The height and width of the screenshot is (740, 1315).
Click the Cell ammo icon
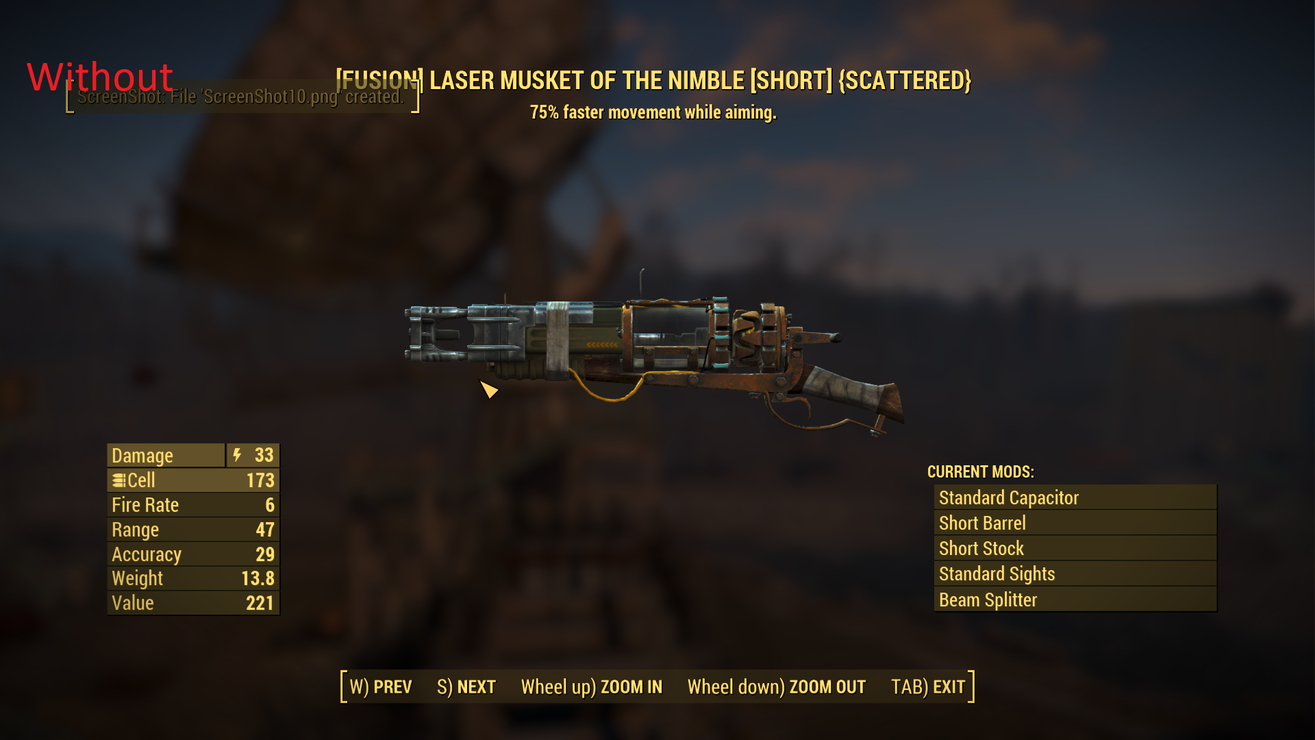coord(117,480)
